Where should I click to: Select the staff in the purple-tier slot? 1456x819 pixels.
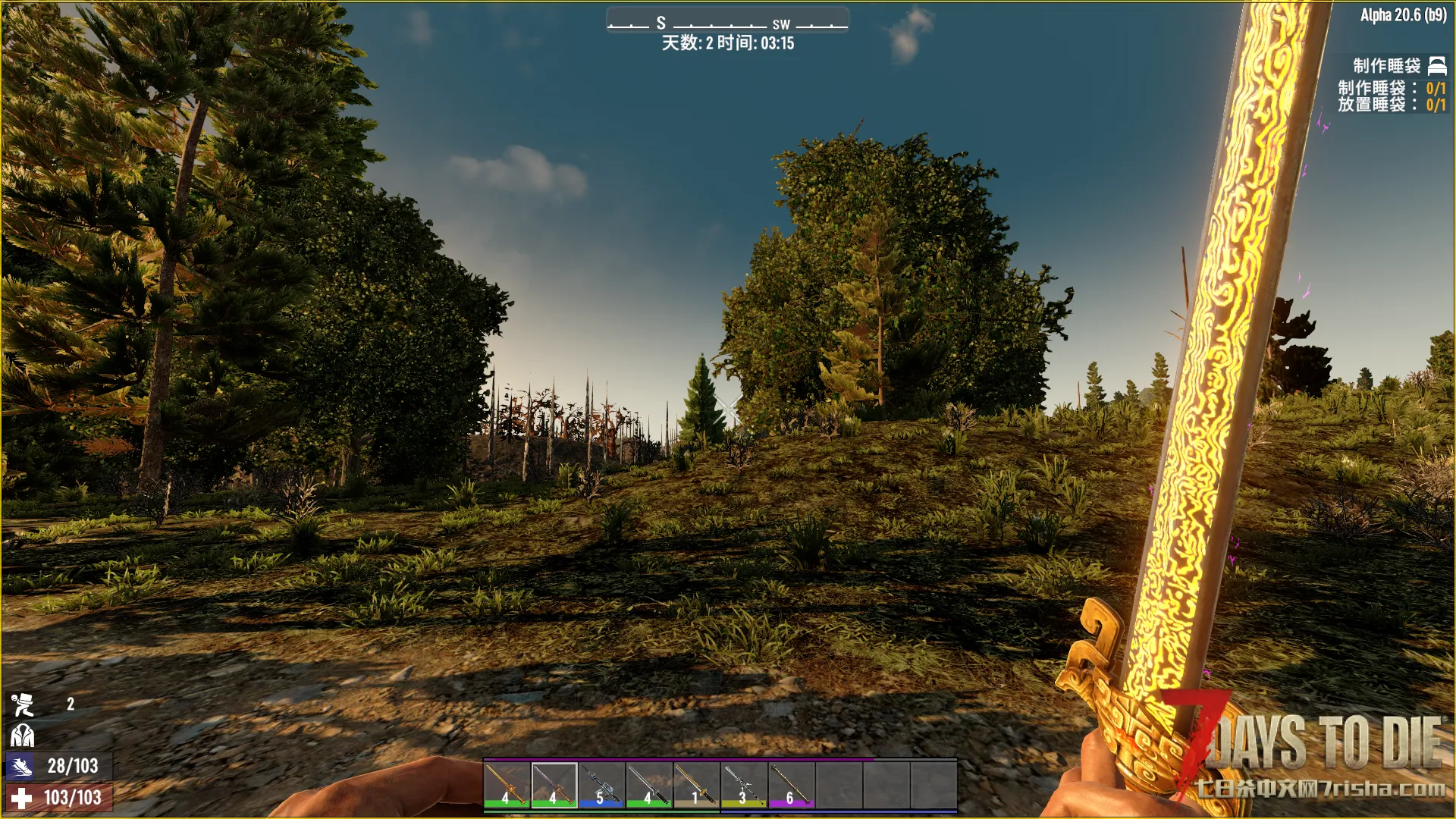click(x=791, y=785)
